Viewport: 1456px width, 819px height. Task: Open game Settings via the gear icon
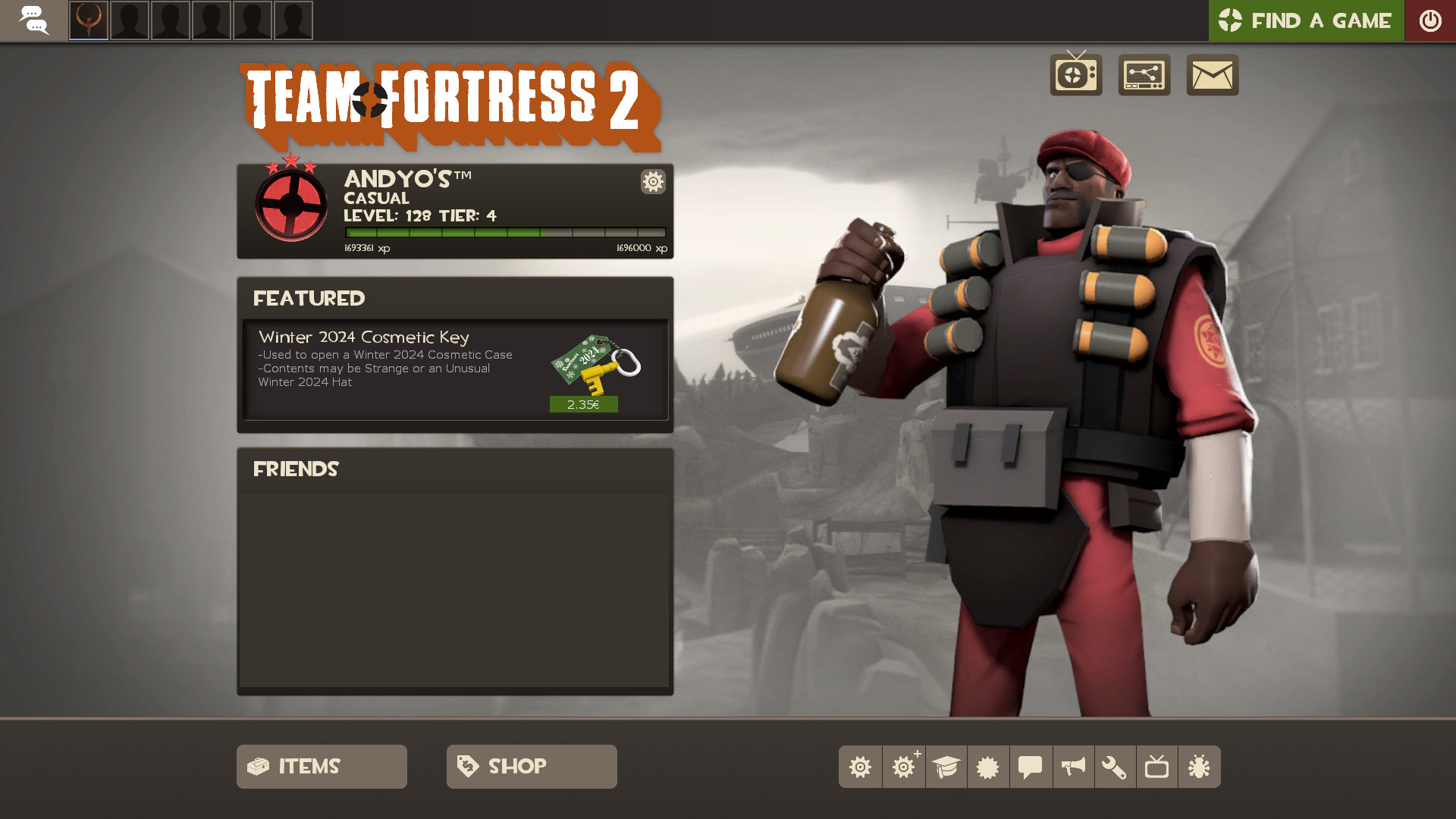(861, 766)
